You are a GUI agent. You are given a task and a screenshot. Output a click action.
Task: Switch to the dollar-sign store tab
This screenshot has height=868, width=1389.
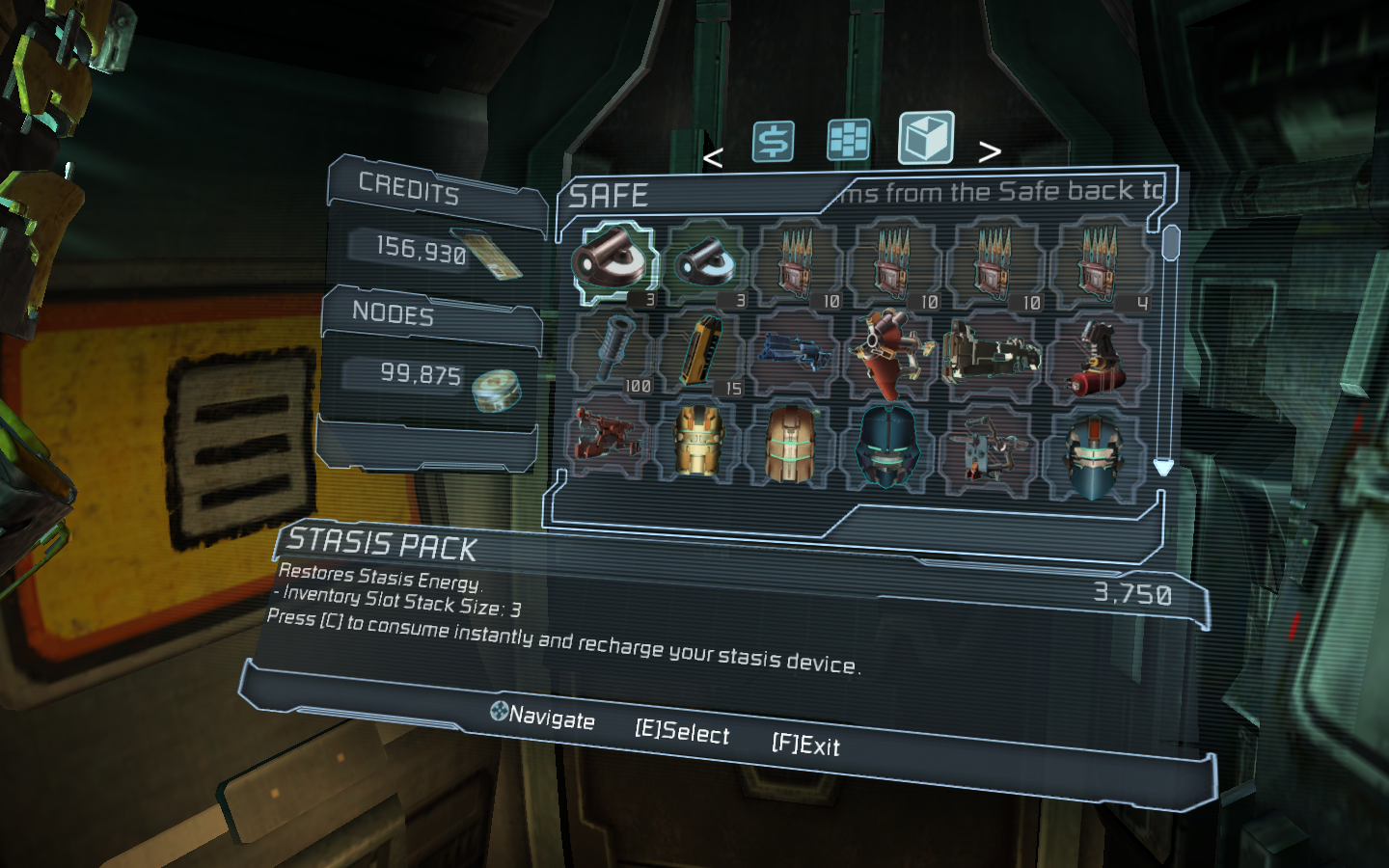[x=773, y=141]
